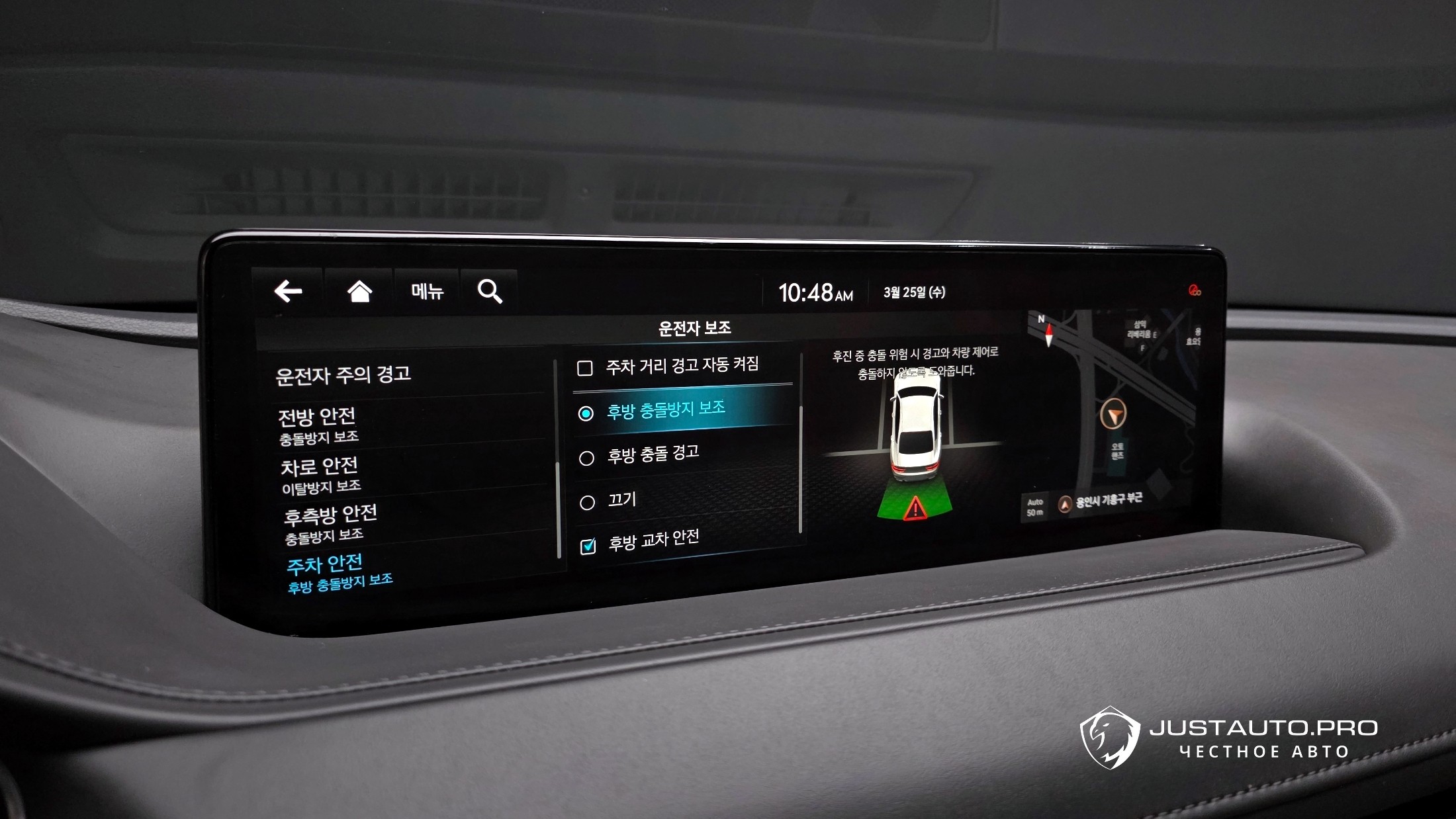
Task: Uncheck the 후방 교차 안전 checkbox
Action: (588, 546)
